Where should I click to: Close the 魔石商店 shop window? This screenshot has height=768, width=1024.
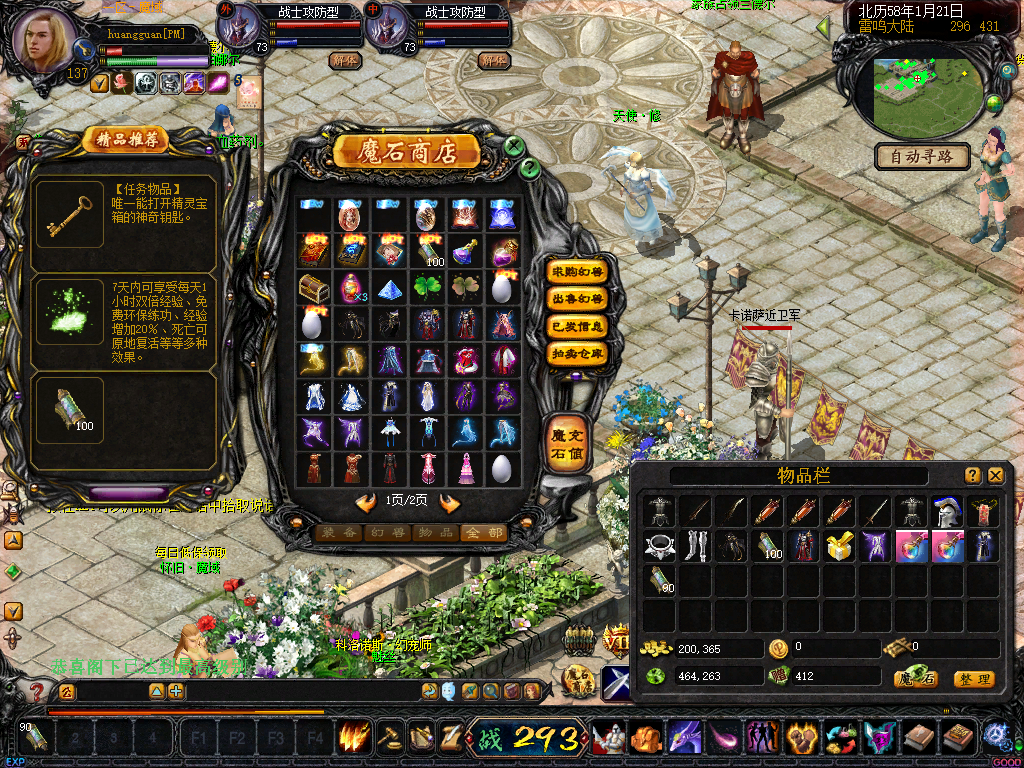(514, 147)
